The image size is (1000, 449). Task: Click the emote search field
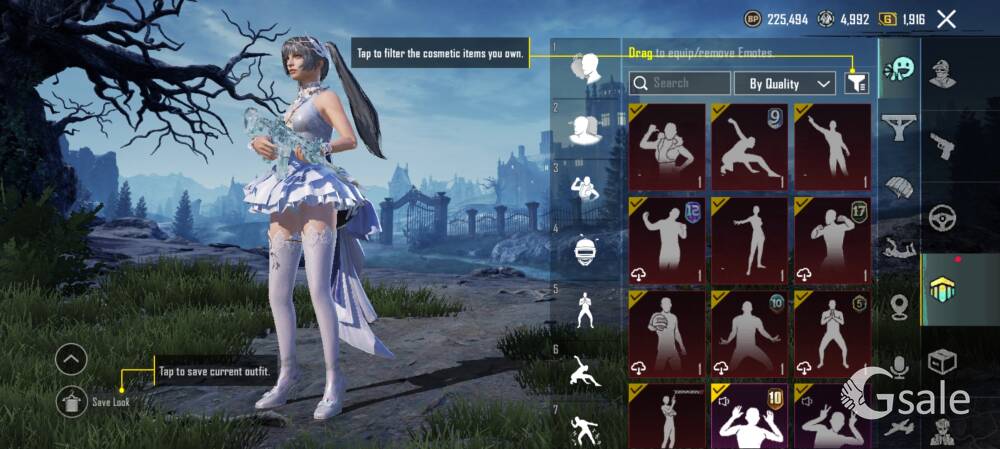pos(680,83)
